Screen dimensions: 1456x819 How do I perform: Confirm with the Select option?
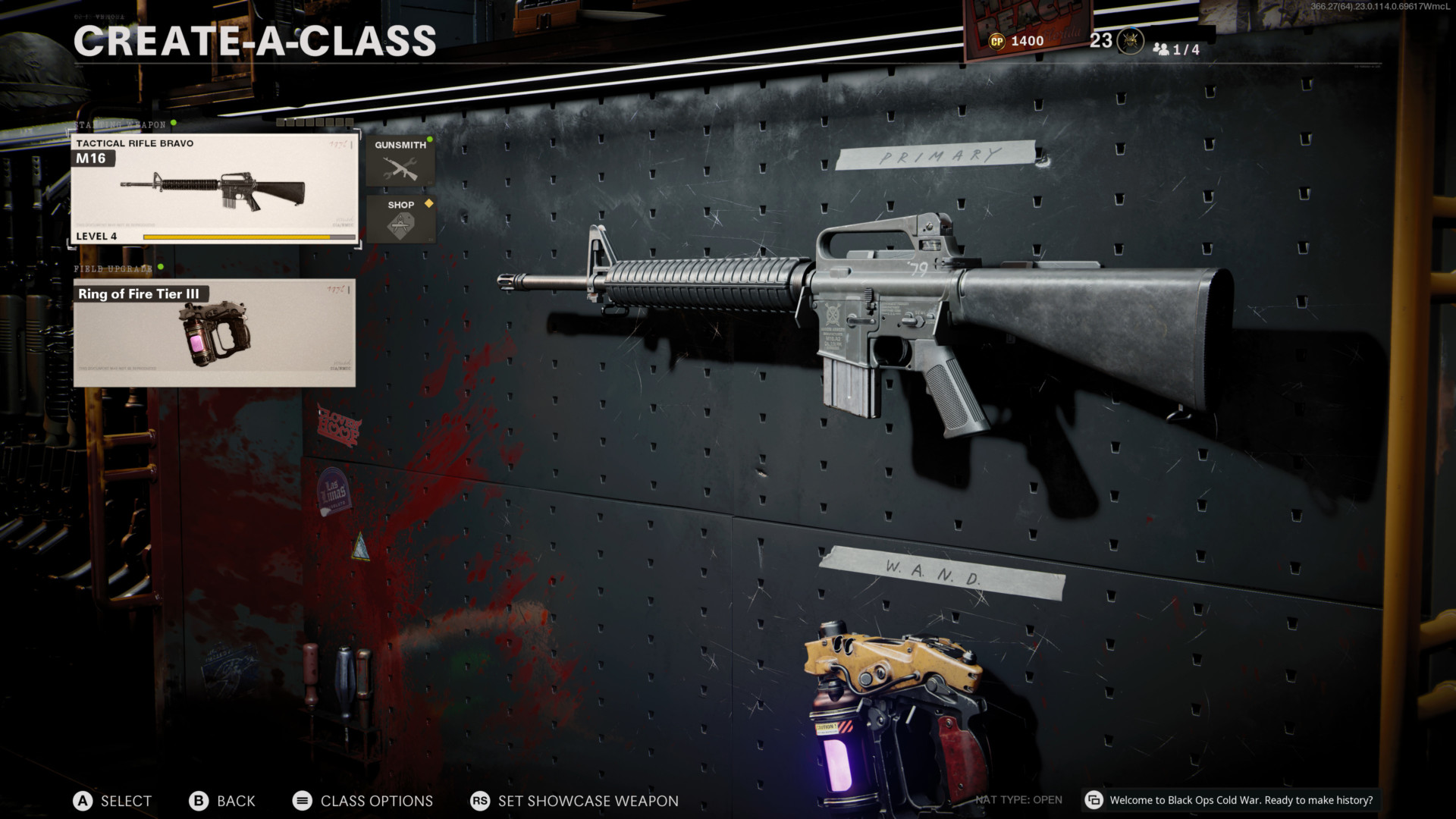pyautogui.click(x=112, y=801)
